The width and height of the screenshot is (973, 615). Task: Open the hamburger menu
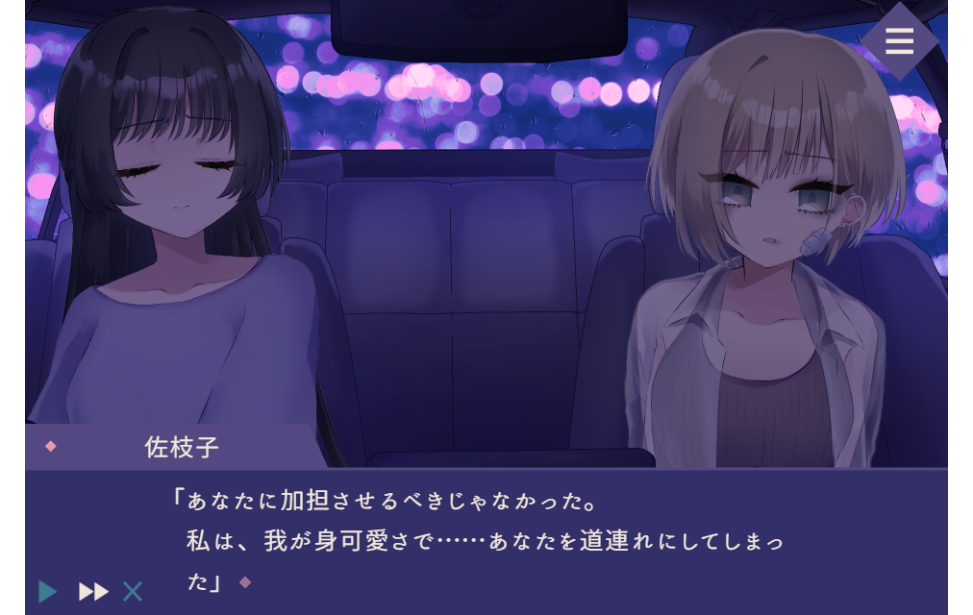899,41
